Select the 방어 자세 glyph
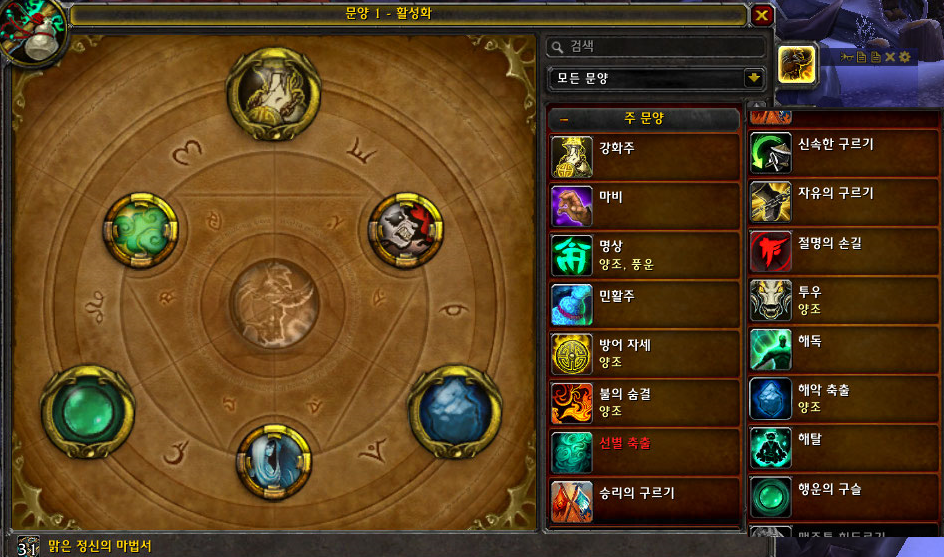The height and width of the screenshot is (557, 944). click(x=645, y=353)
